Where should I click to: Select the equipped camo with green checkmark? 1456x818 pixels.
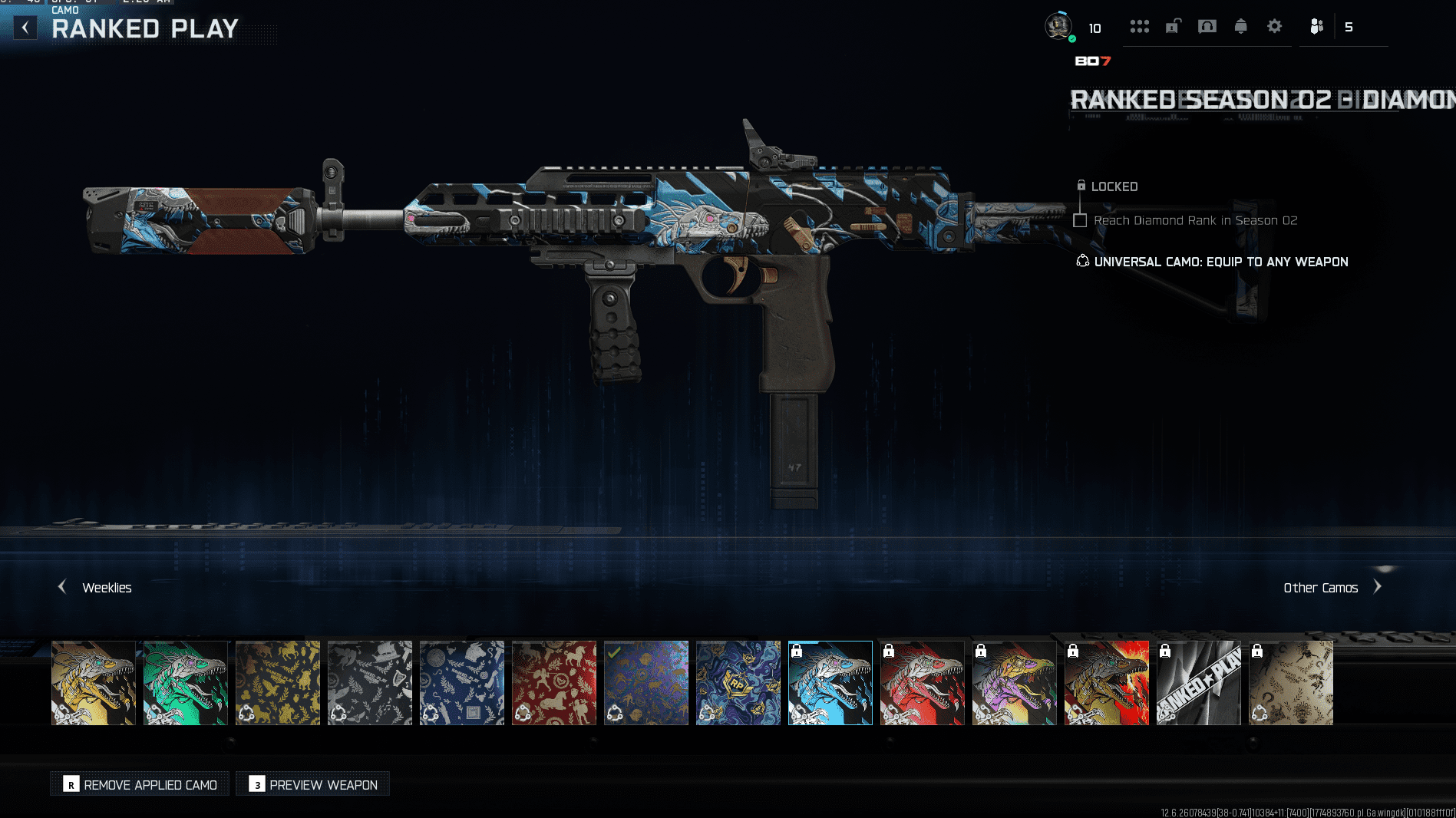646,683
